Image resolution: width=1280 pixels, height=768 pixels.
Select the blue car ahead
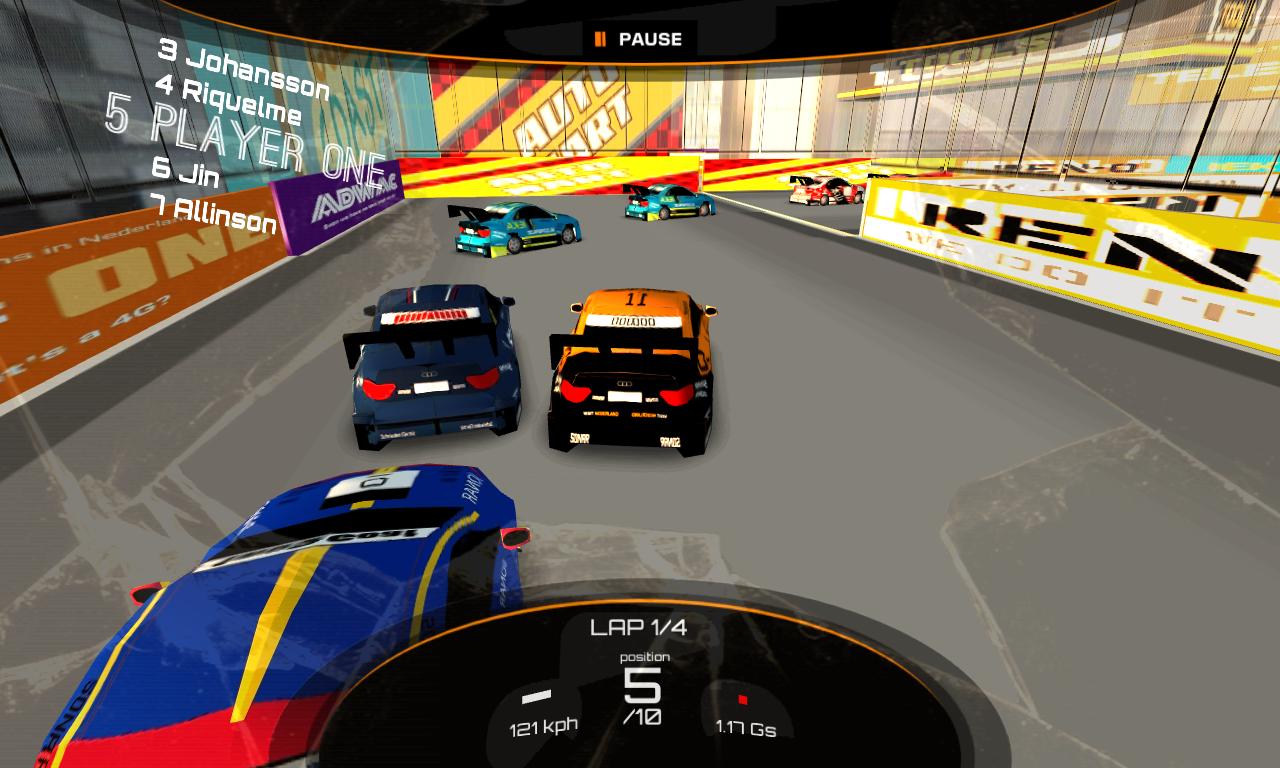tap(435, 370)
